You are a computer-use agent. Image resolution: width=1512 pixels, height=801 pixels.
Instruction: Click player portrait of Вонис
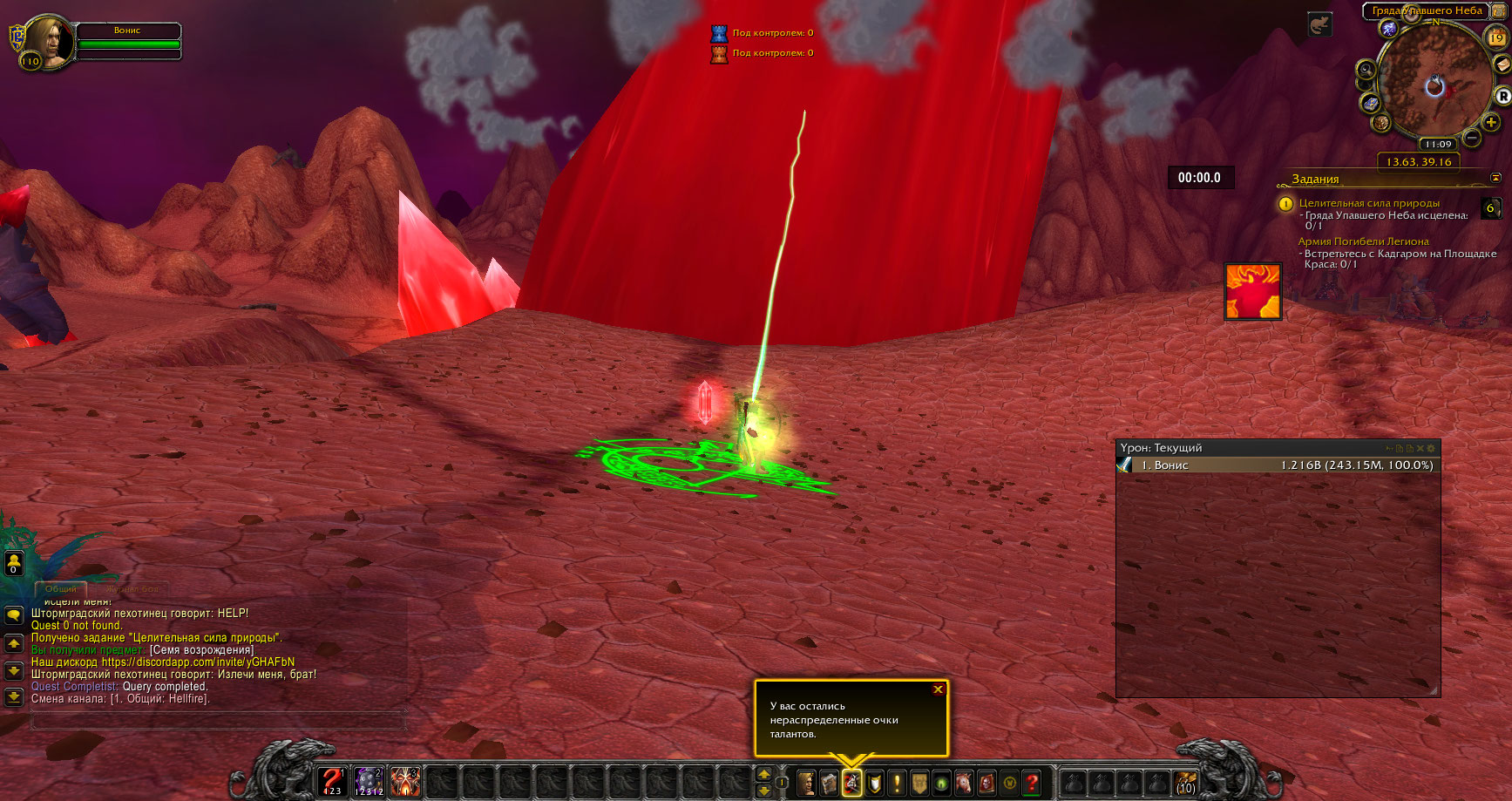[x=49, y=41]
